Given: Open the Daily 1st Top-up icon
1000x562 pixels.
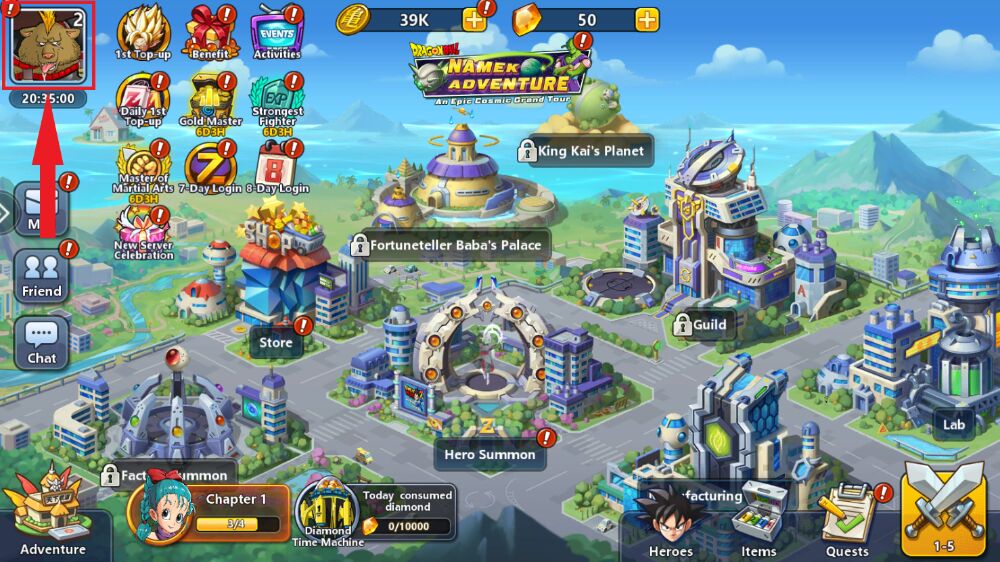Looking at the screenshot, I should (x=142, y=98).
